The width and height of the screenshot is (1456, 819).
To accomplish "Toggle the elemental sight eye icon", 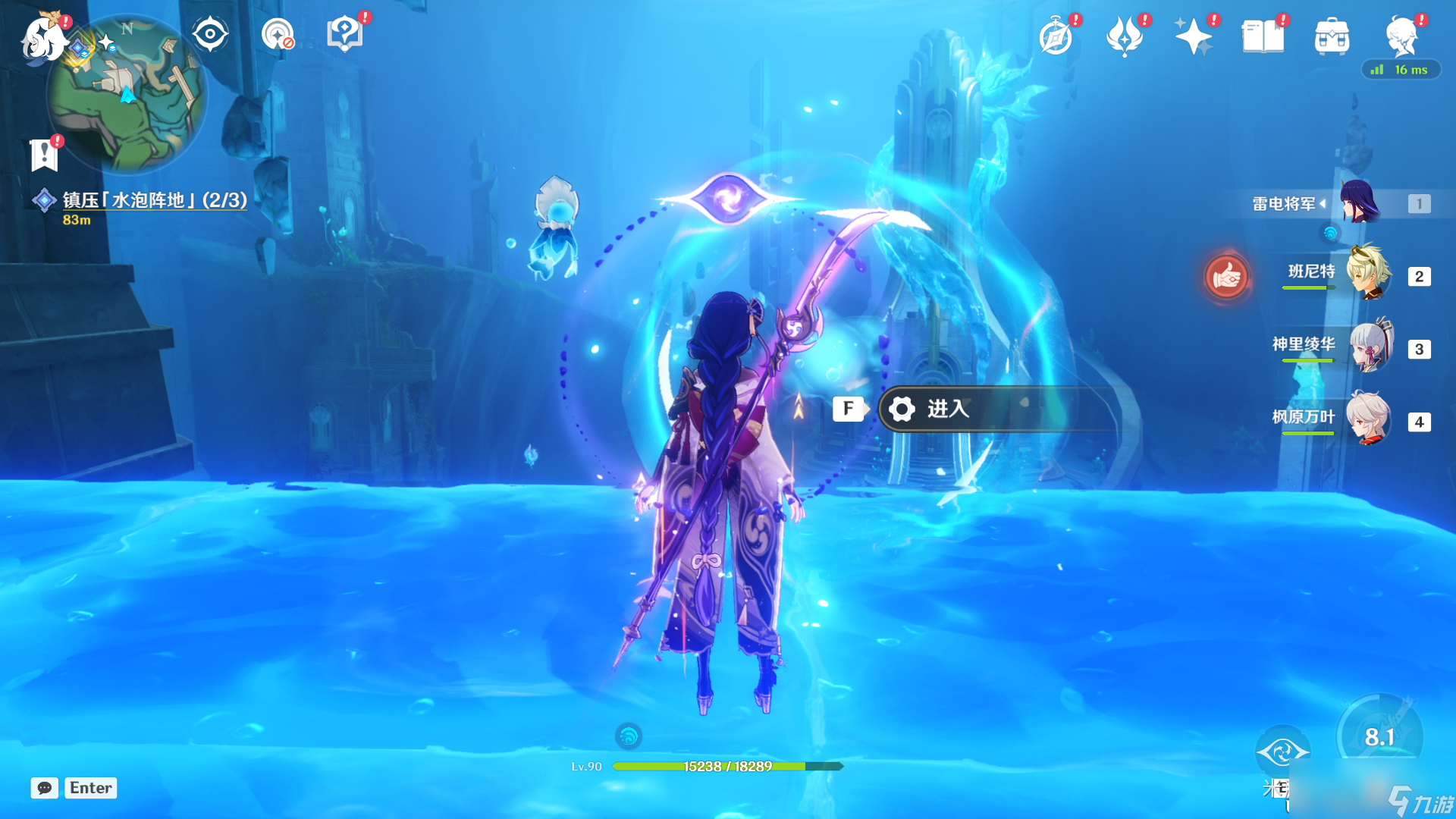I will click(x=210, y=34).
